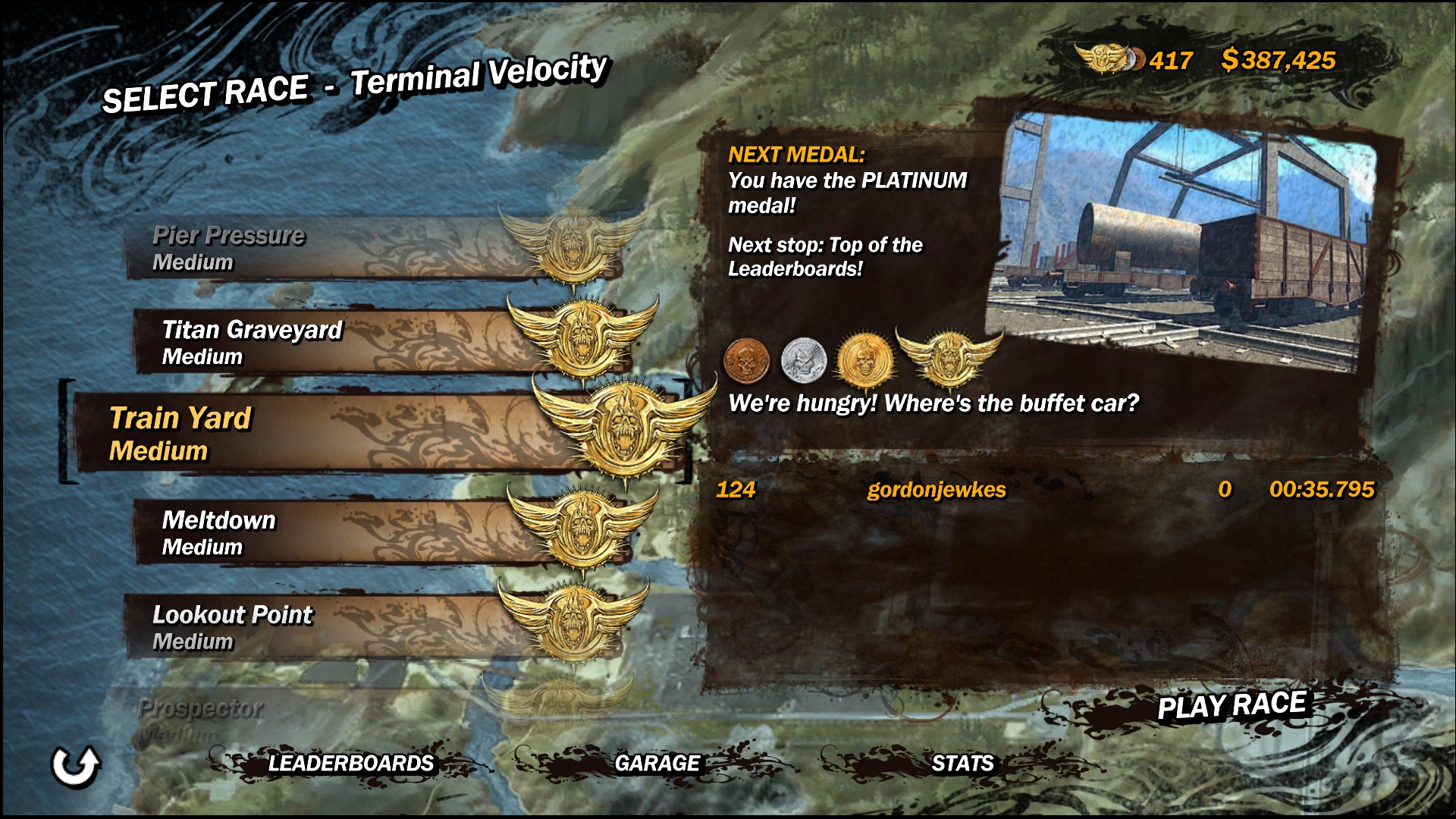Image resolution: width=1456 pixels, height=819 pixels.
Task: Select the gordonjewkes leaderboard row
Action: pos(1043,490)
